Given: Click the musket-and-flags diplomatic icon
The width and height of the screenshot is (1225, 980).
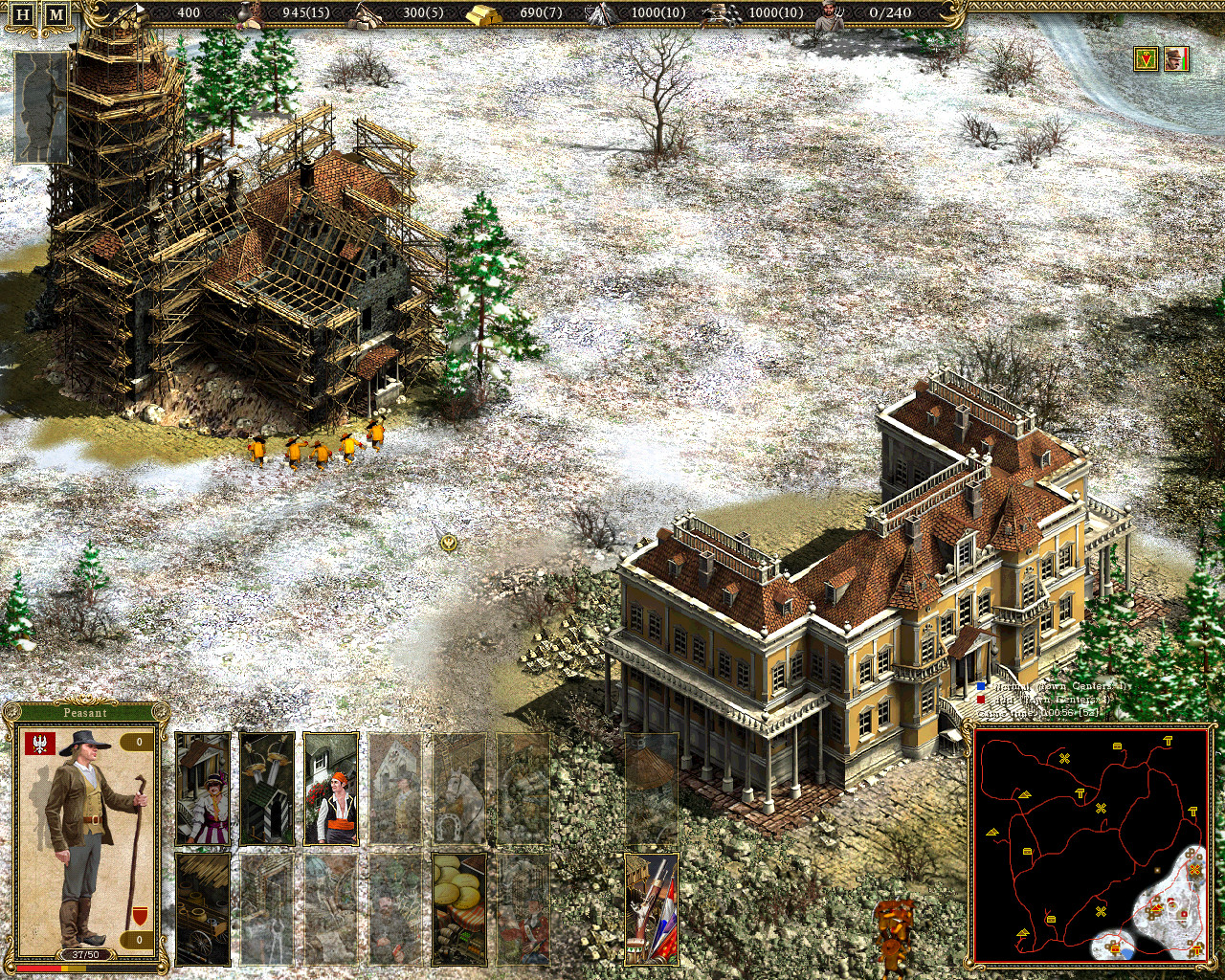Looking at the screenshot, I should (x=650, y=909).
